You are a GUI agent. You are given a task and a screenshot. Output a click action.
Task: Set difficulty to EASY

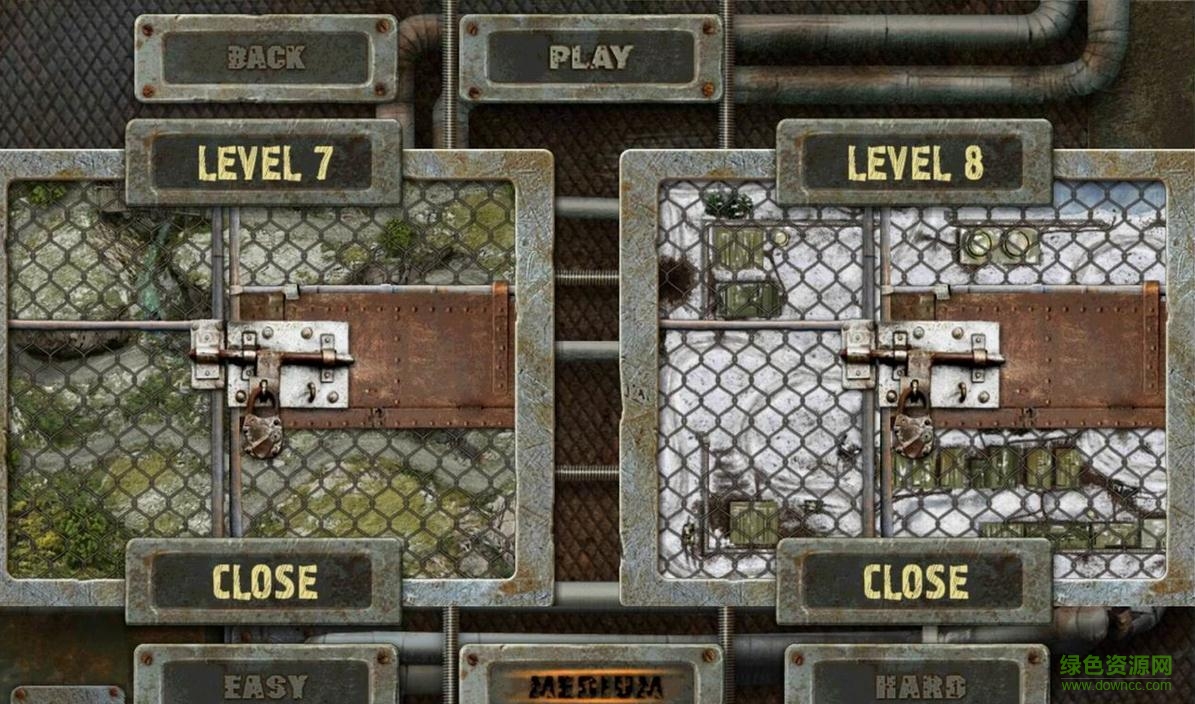[x=265, y=685]
